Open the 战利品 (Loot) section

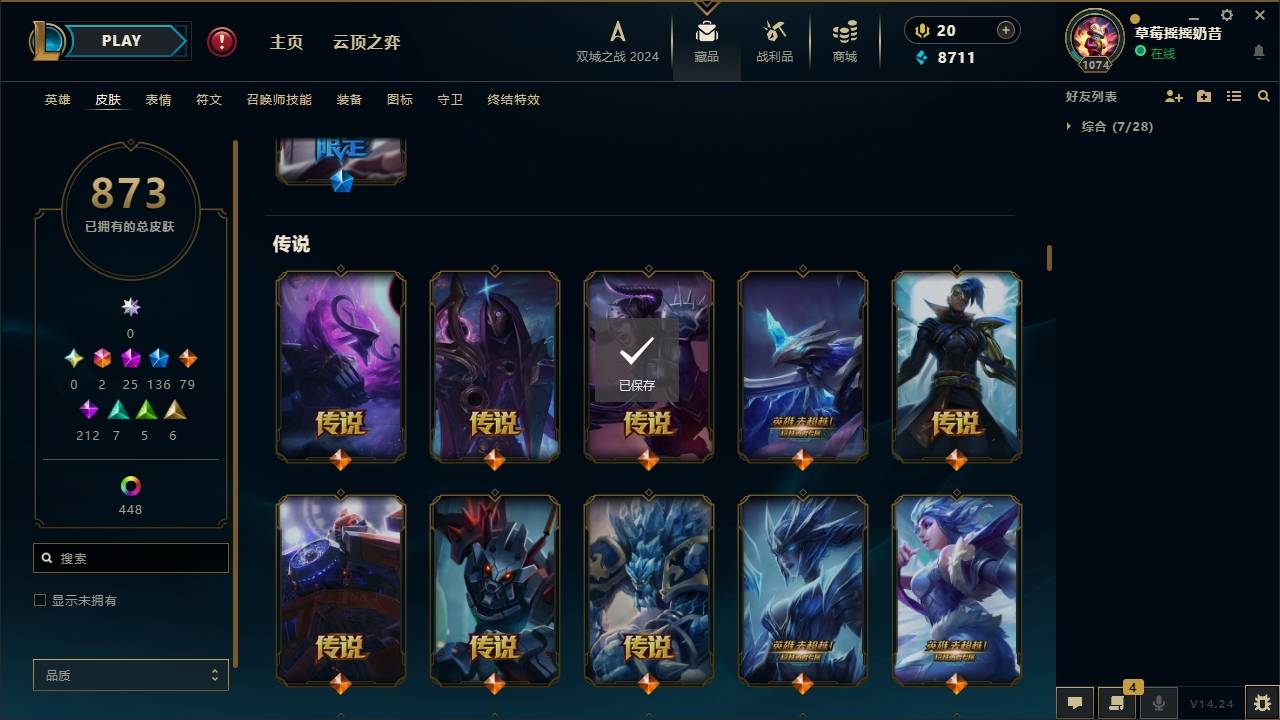click(x=775, y=42)
